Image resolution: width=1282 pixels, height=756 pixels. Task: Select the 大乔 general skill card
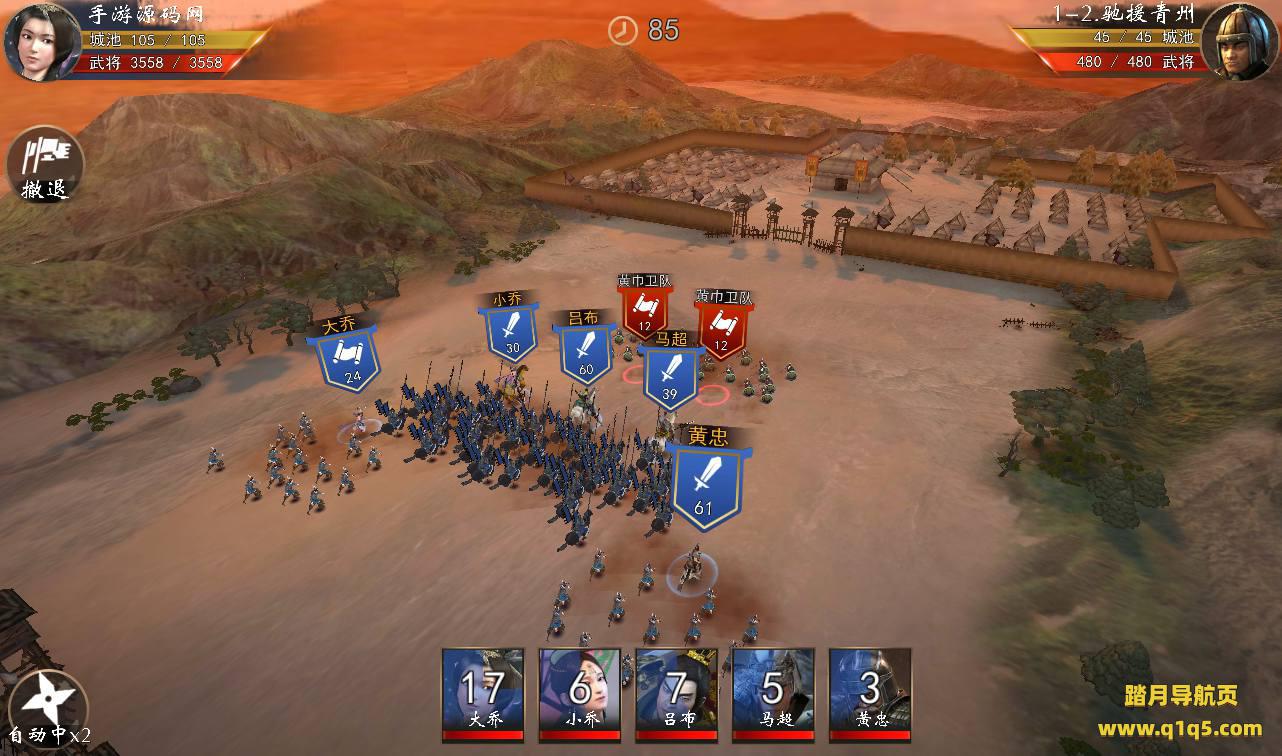(x=483, y=692)
